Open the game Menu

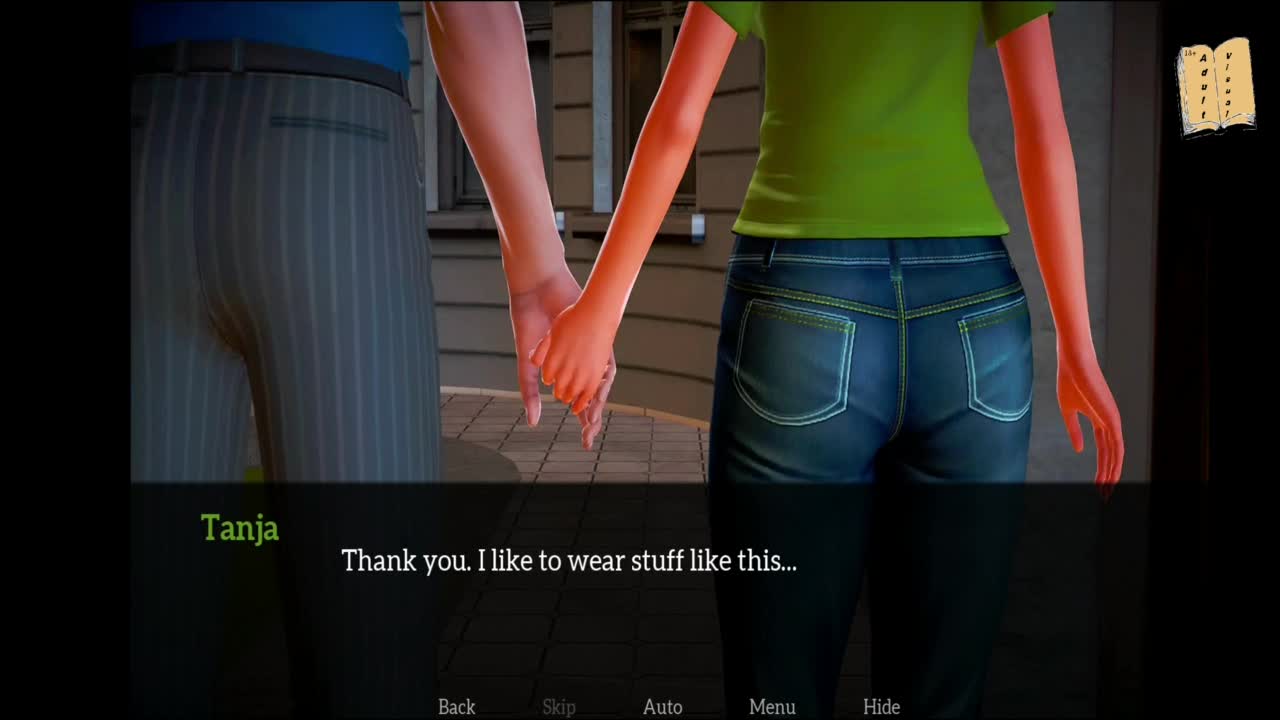click(772, 707)
